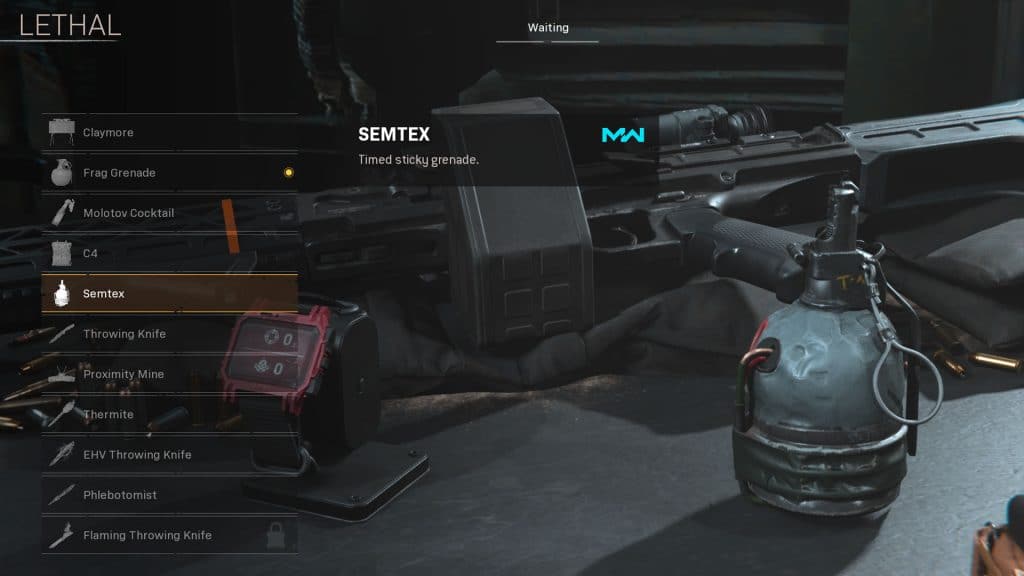Screen dimensions: 1024x576
Task: Select the EHV Throwing Knife
Action: coord(169,455)
